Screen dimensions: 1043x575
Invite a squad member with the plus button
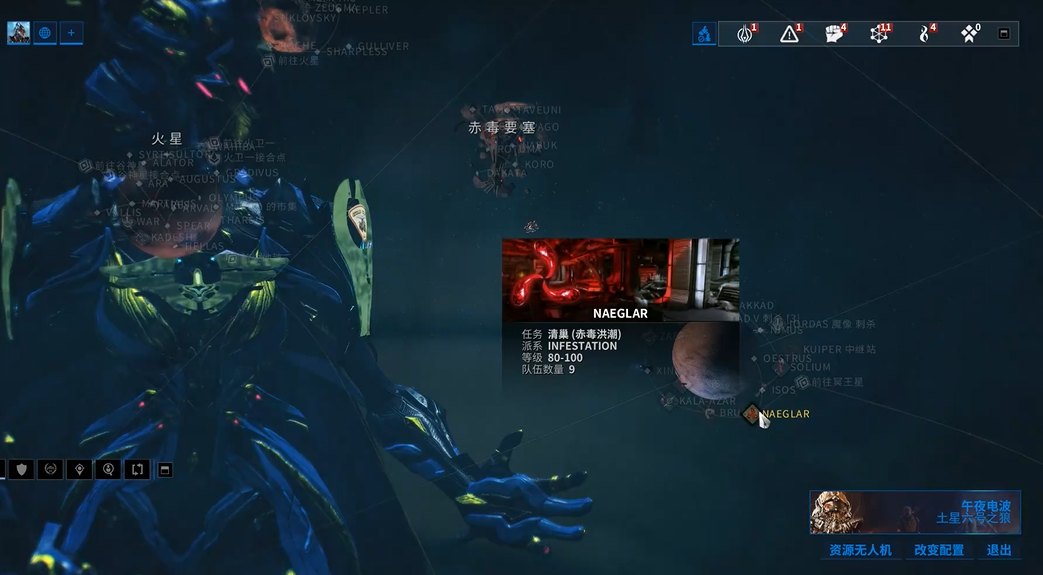71,33
